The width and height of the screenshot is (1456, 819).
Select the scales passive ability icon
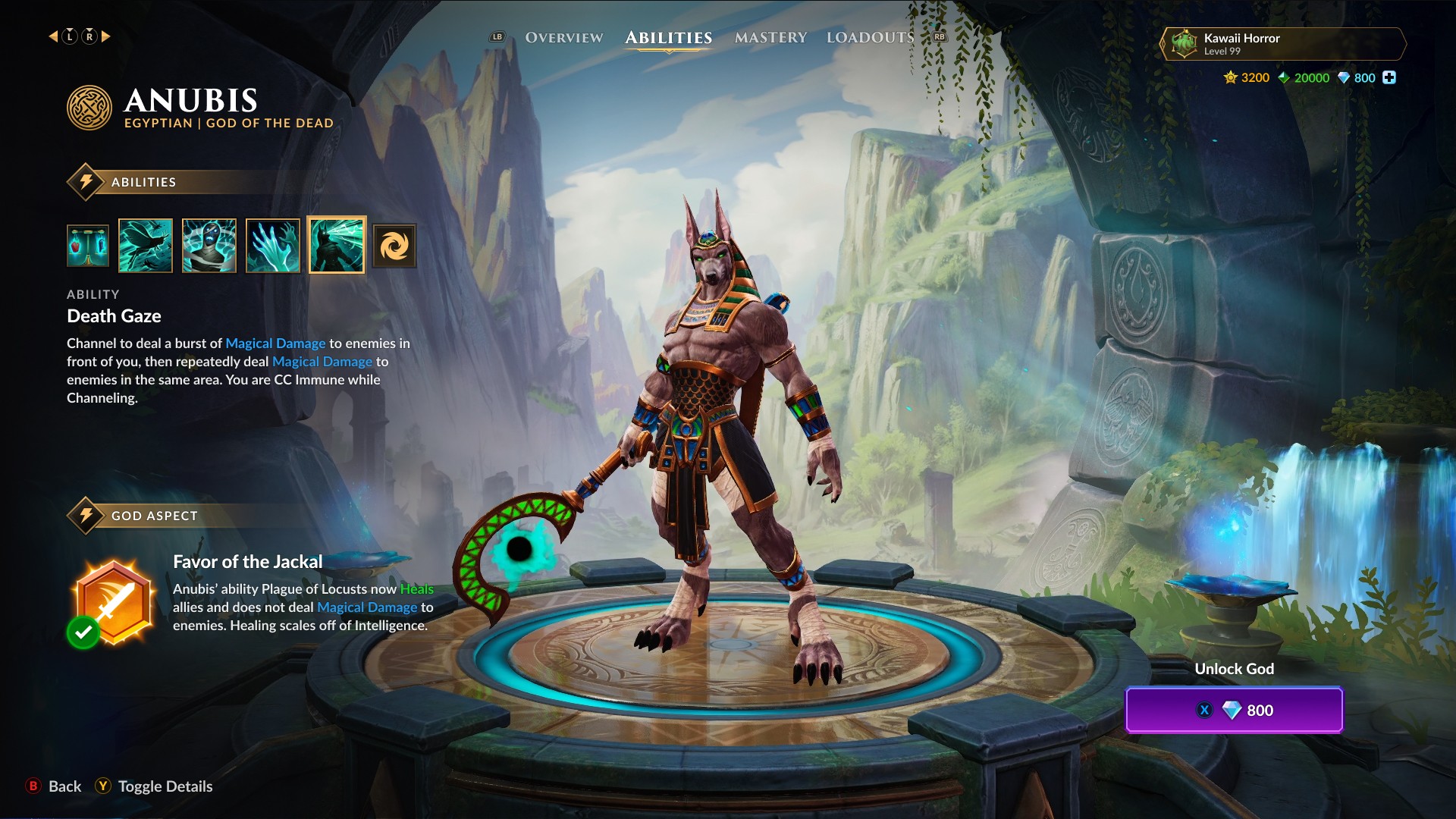point(88,246)
